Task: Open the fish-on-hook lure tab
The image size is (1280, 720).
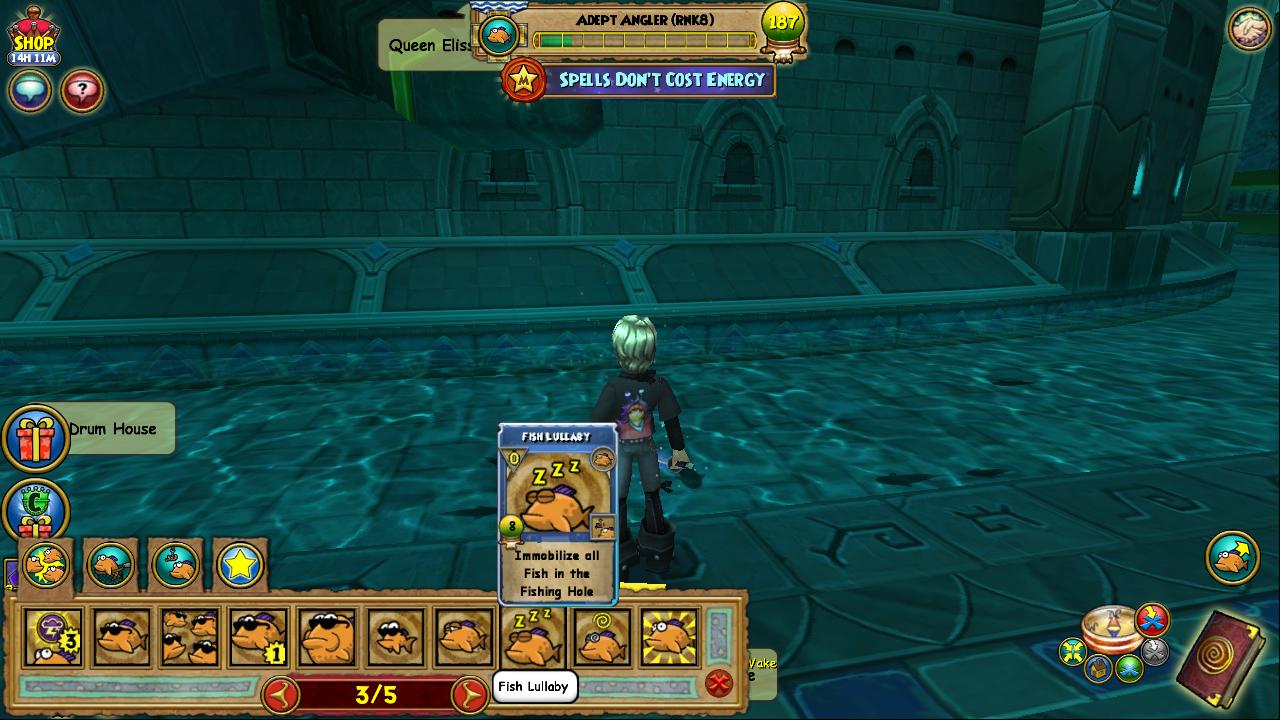Action: coord(175,567)
